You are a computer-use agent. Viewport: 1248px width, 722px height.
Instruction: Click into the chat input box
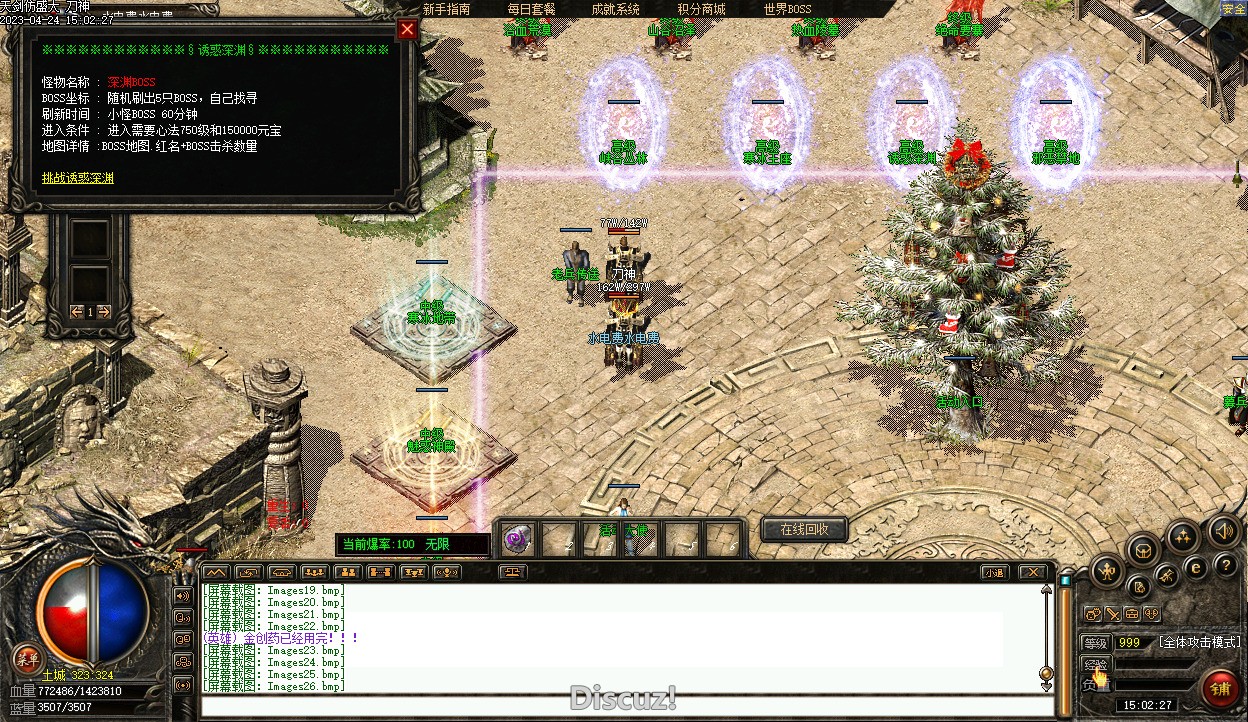[620, 706]
